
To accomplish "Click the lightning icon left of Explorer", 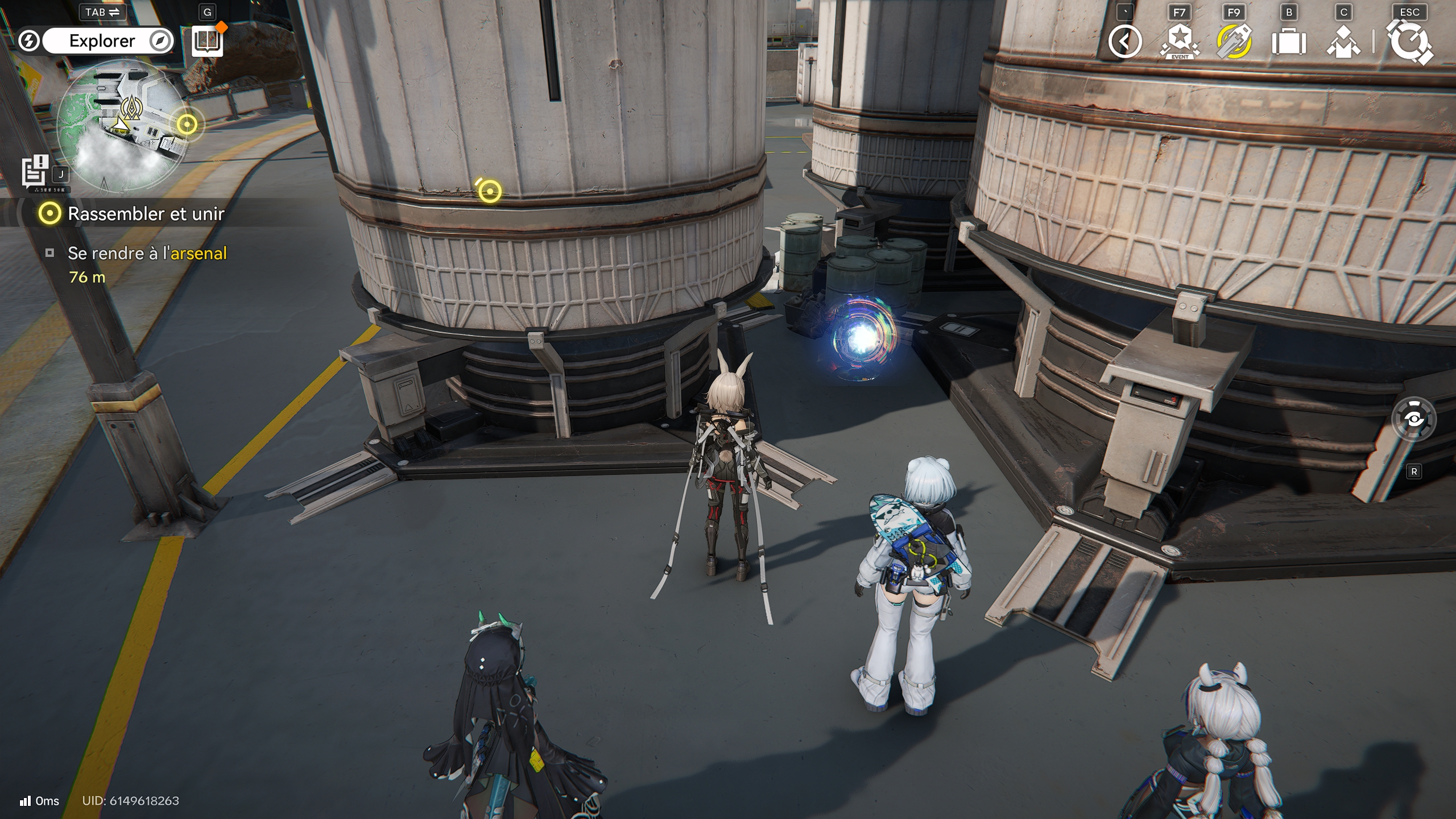I will (x=27, y=40).
